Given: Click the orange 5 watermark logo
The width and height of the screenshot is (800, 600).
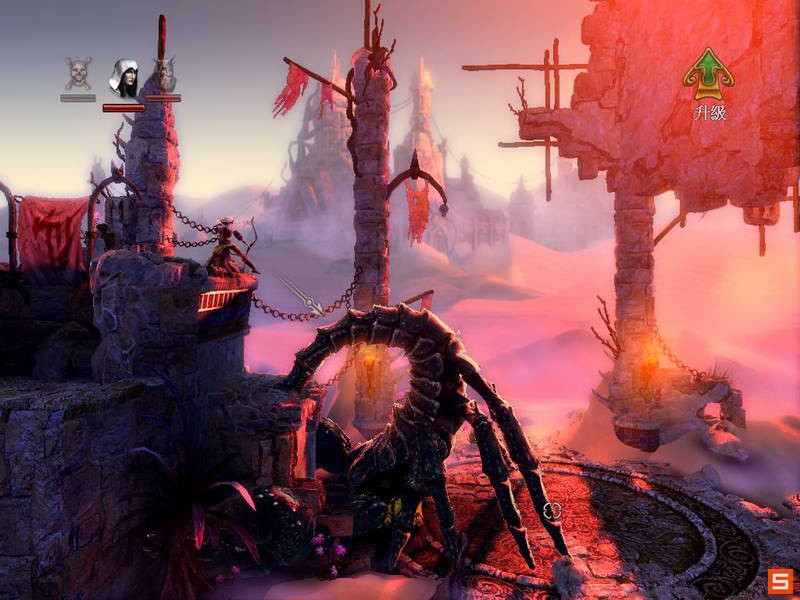Looking at the screenshot, I should 781,581.
